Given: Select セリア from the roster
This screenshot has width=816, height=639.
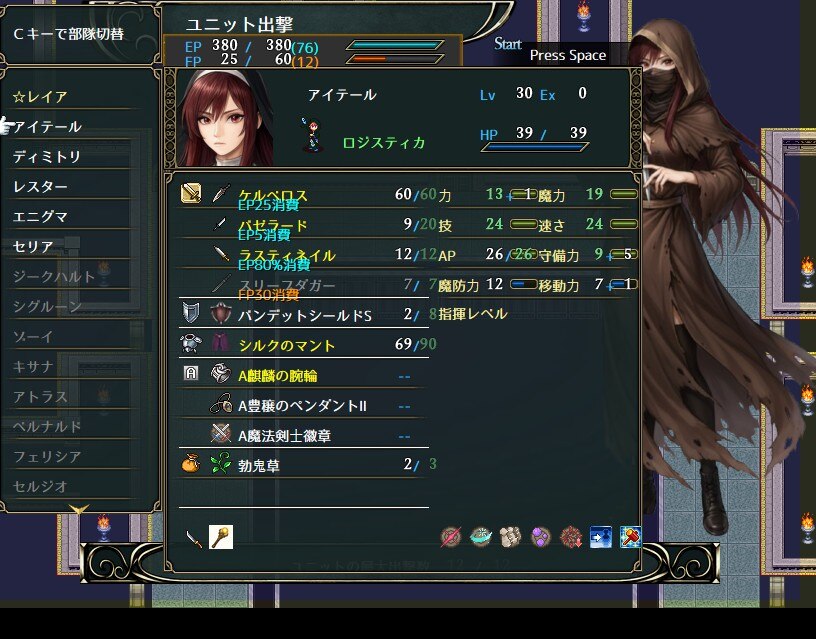Looking at the screenshot, I should [34, 246].
